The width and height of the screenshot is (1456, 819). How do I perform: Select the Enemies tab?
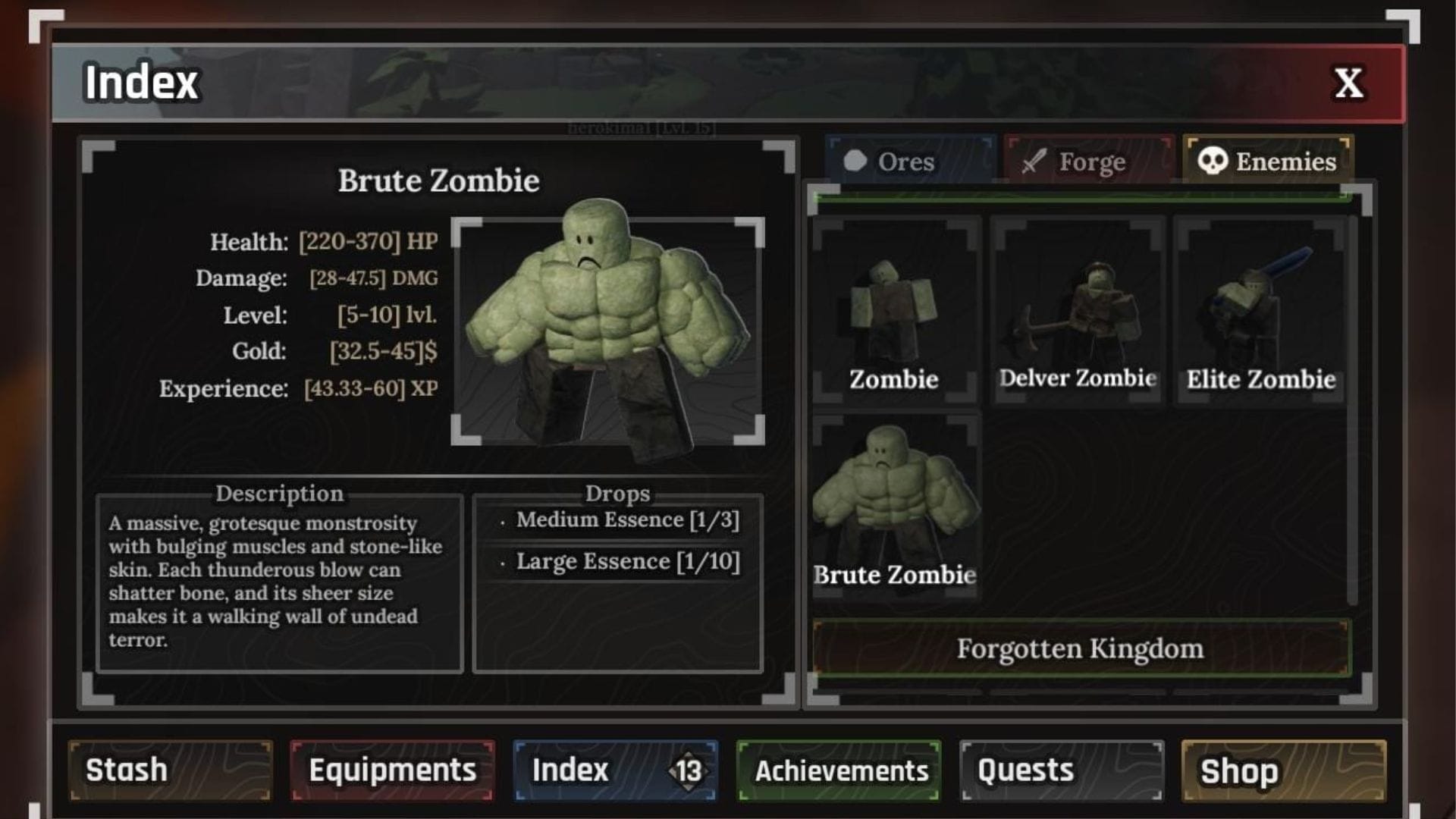pos(1266,162)
